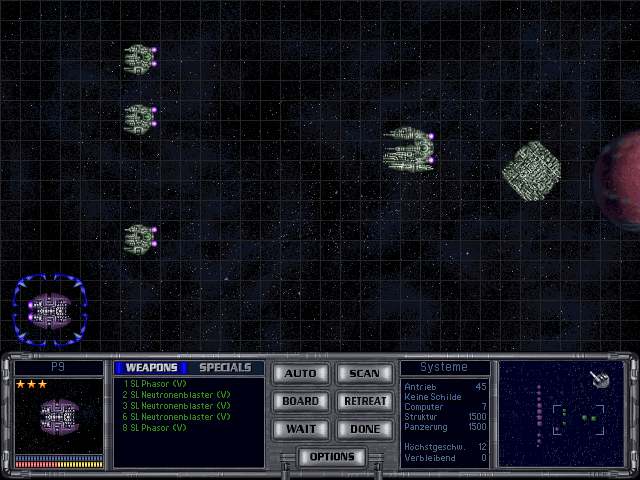Click the tactical minimap
This screenshot has width=640, height=480.
[560, 414]
